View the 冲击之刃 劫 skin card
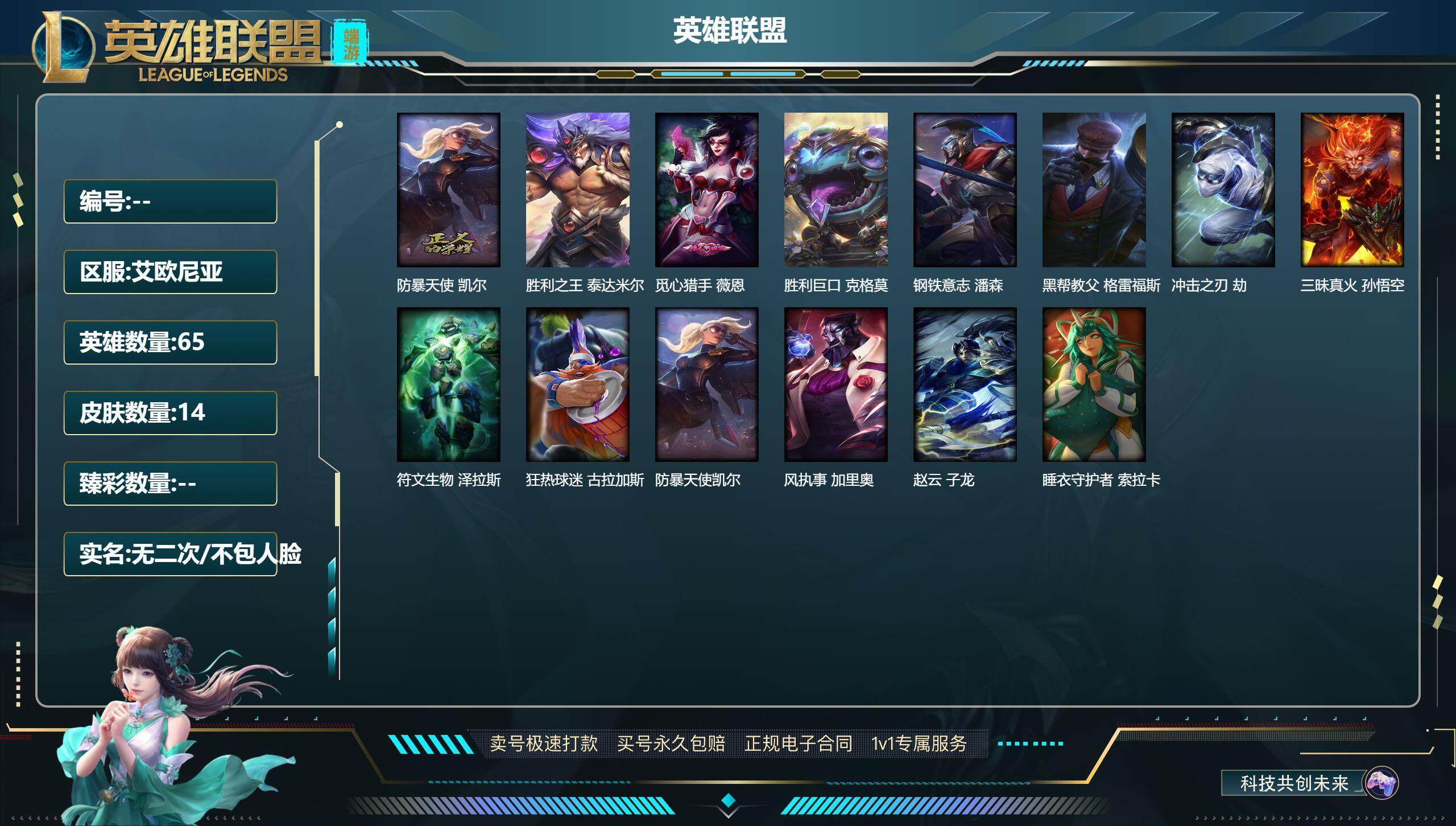The width and height of the screenshot is (1456, 826). 1223,190
